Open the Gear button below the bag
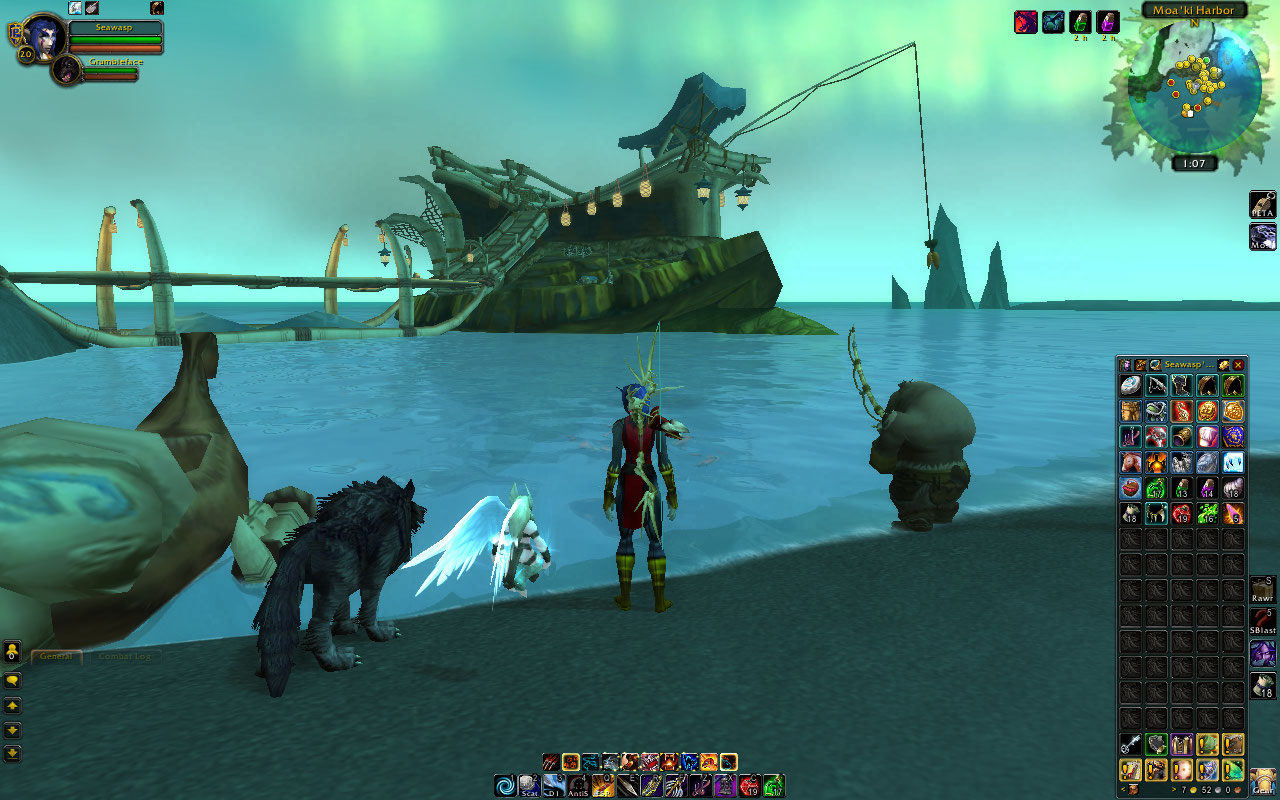 [x=1262, y=781]
